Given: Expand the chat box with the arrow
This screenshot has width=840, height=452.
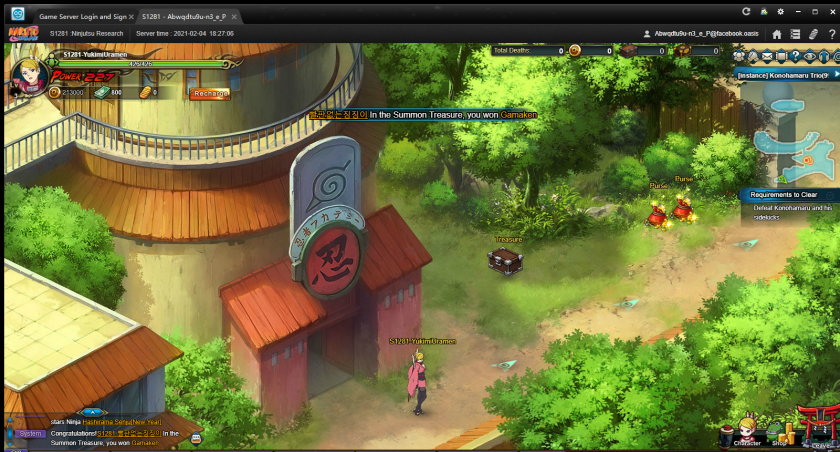Looking at the screenshot, I should tap(92, 411).
